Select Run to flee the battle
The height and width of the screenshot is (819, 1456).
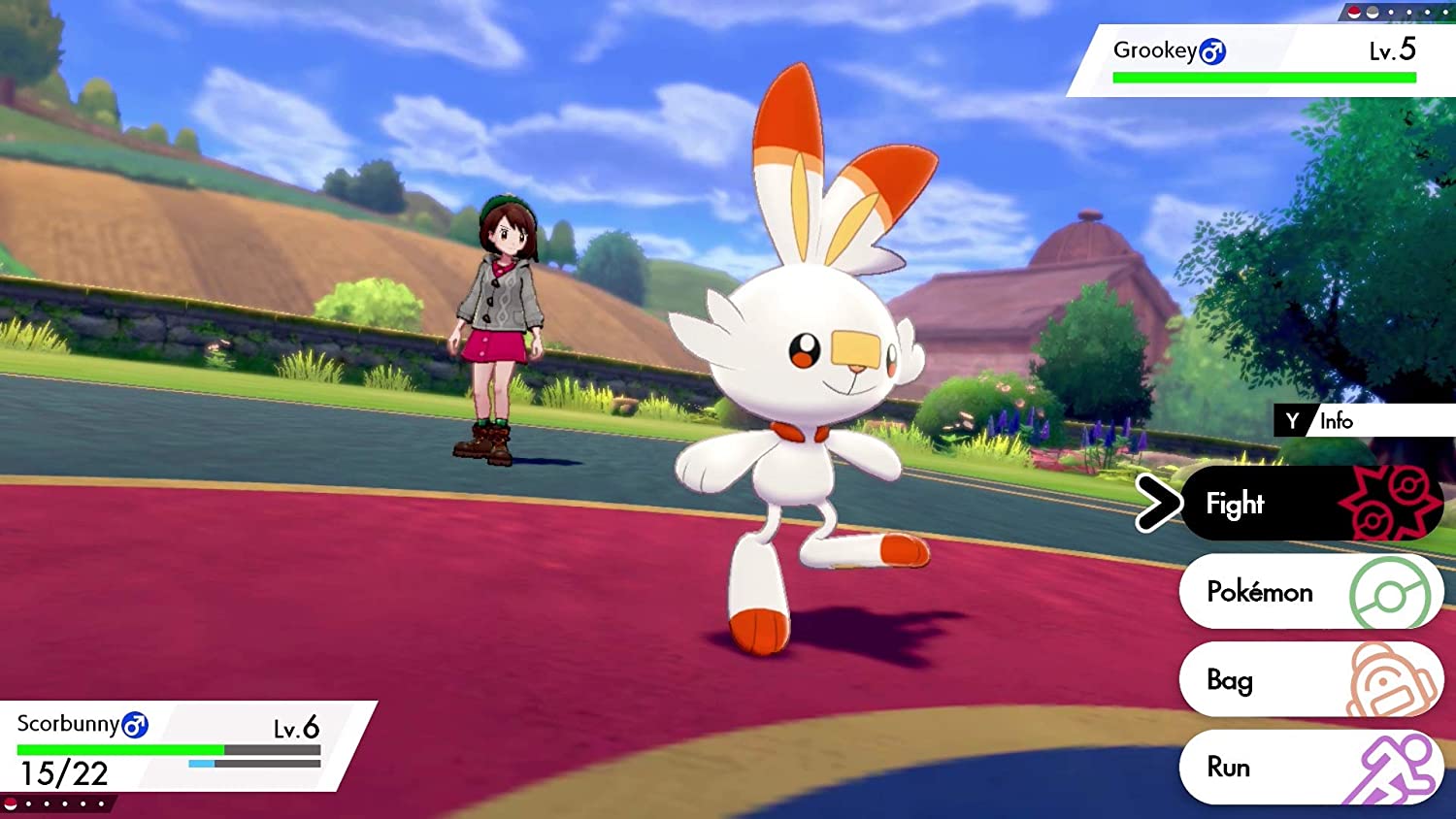pos(1230,767)
